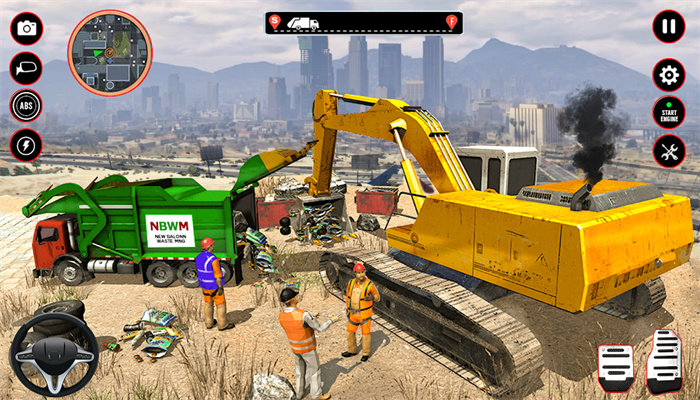Open the circular minimap
Viewport: 700px width, 400px height.
pyautogui.click(x=110, y=52)
